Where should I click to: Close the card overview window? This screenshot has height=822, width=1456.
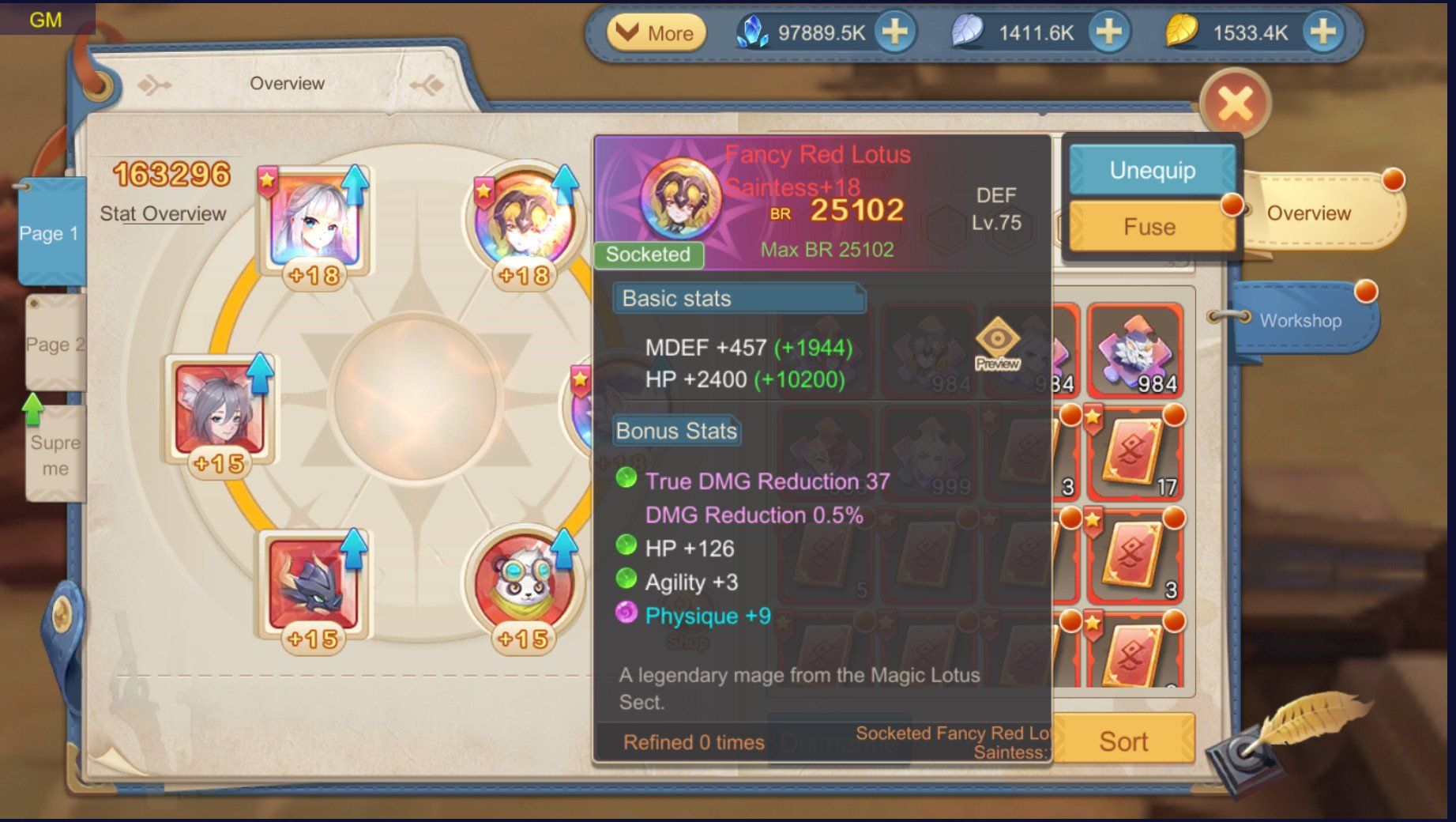click(x=1235, y=104)
